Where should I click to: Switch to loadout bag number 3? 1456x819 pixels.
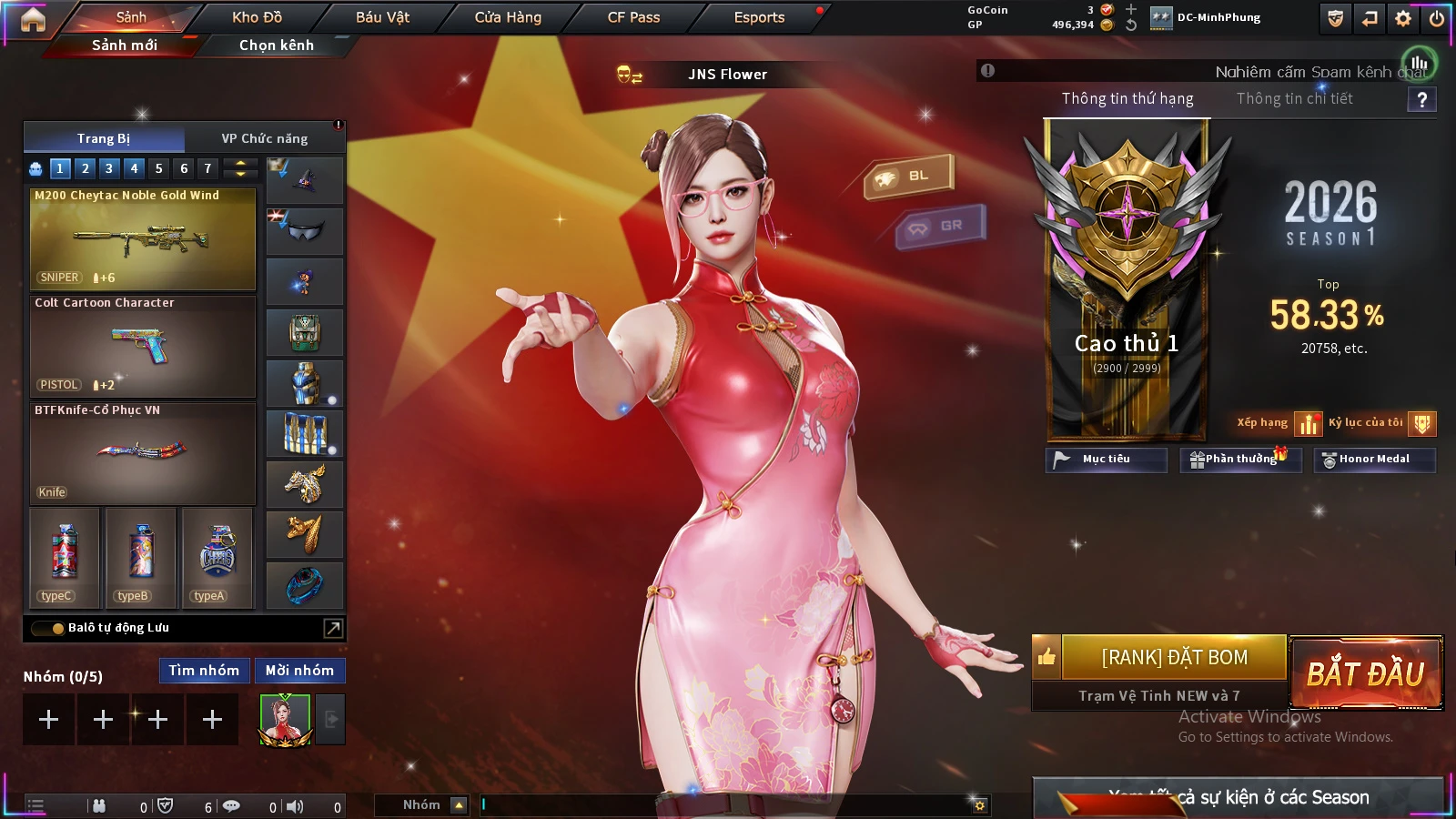click(109, 168)
